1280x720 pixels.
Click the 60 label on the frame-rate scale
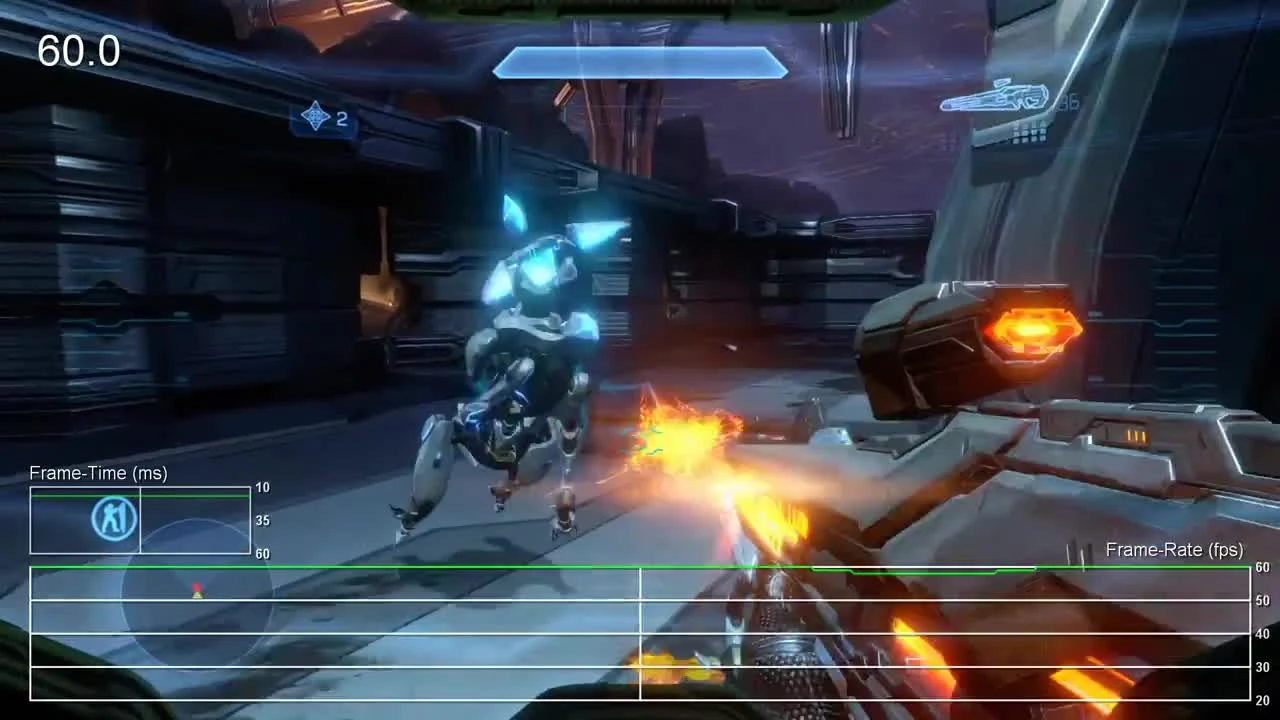[1262, 567]
